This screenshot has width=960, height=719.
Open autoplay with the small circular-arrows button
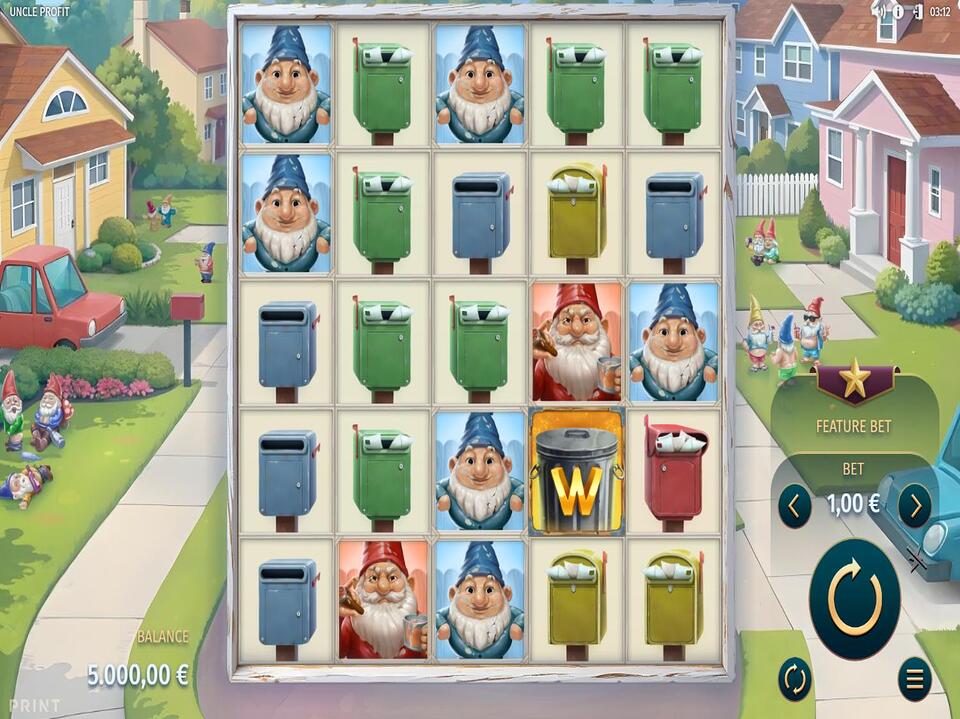pos(795,679)
